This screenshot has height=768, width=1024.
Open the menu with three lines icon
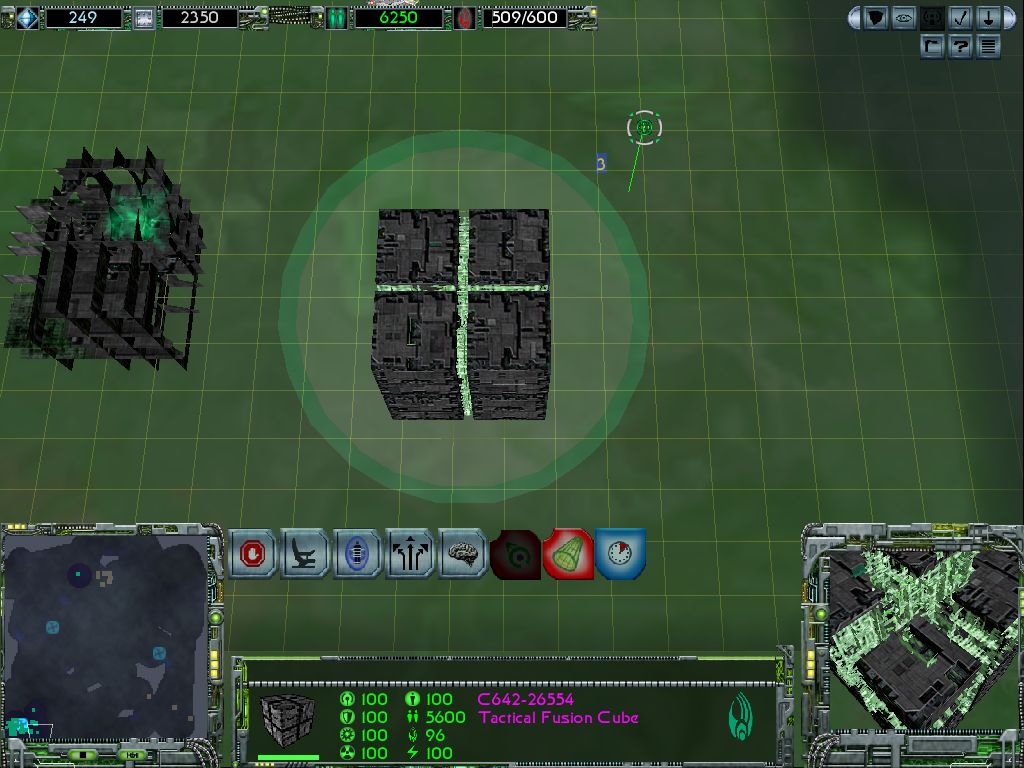pos(988,46)
